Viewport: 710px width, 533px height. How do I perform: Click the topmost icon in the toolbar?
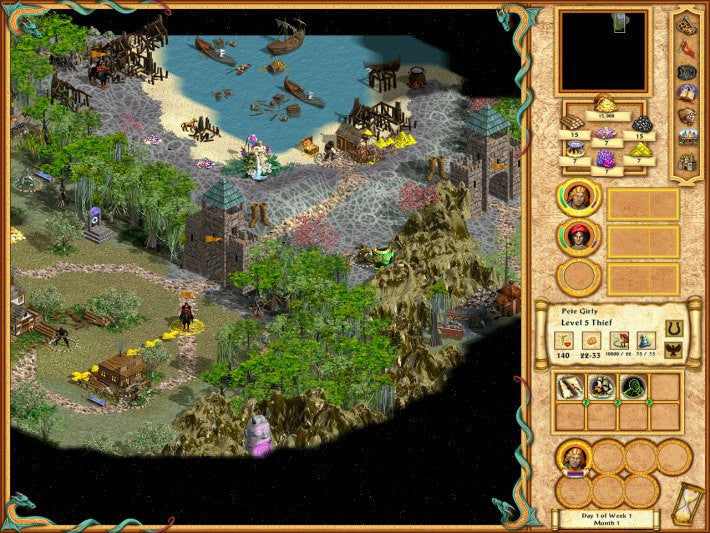[687, 24]
